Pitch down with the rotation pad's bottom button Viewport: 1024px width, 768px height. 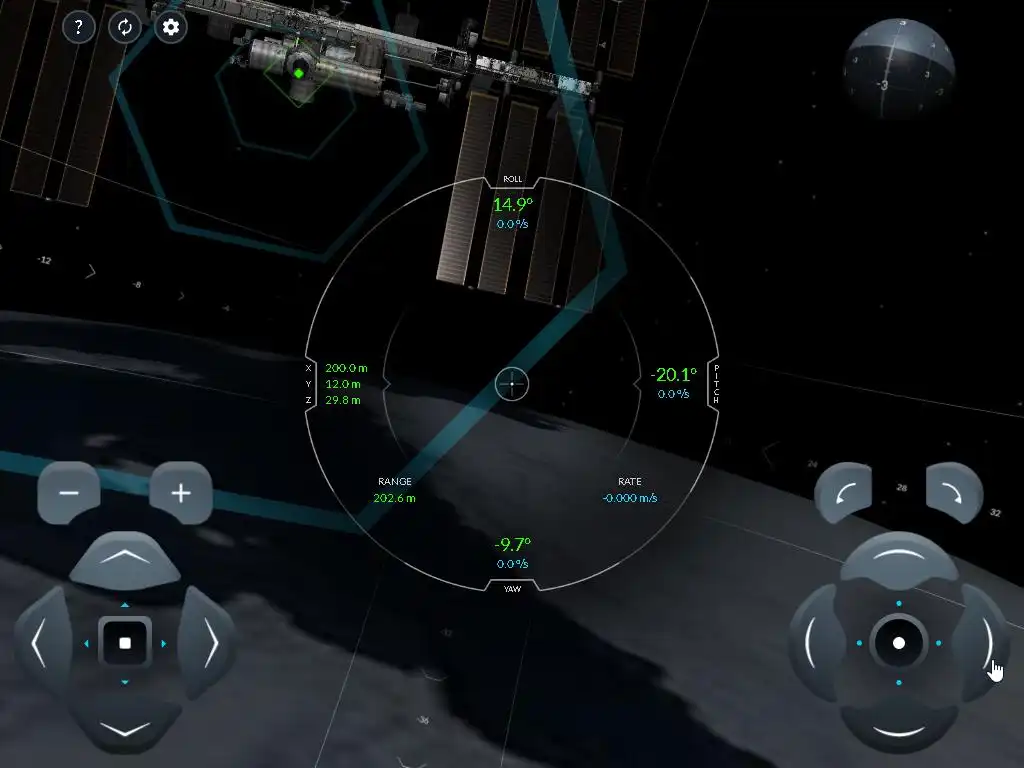point(899,727)
